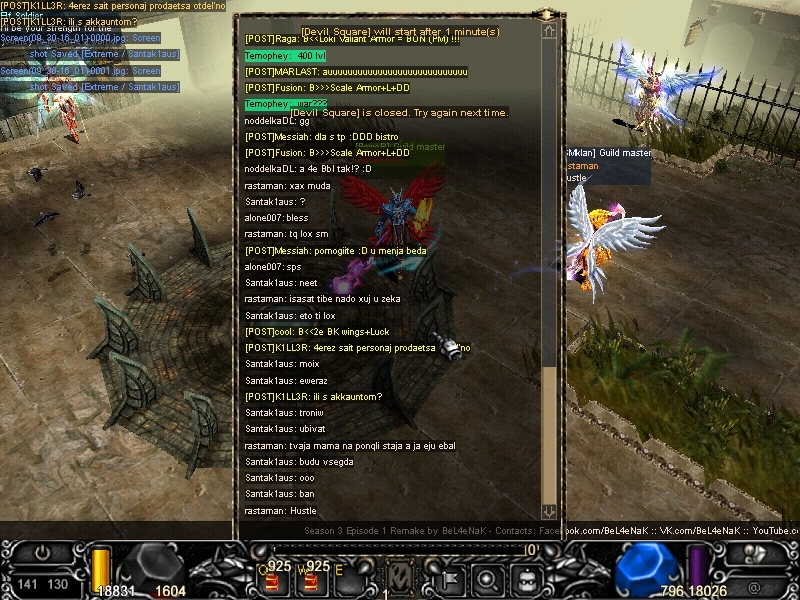Viewport: 800px width, 600px height.
Task: Click the flag icon on the bottom bar
Action: 449,579
